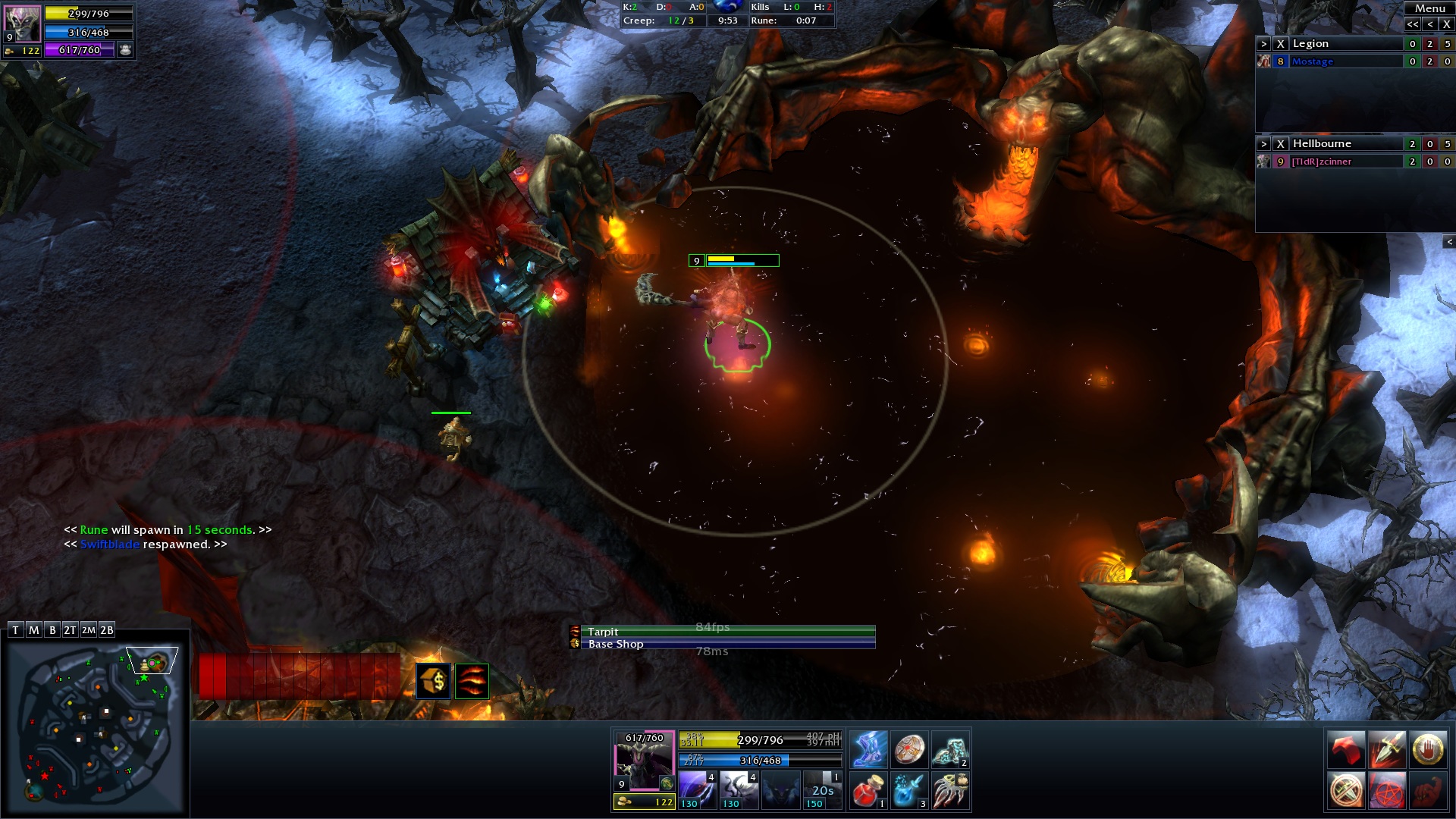Open the Menu button
Image resolution: width=1456 pixels, height=819 pixels.
click(1429, 8)
